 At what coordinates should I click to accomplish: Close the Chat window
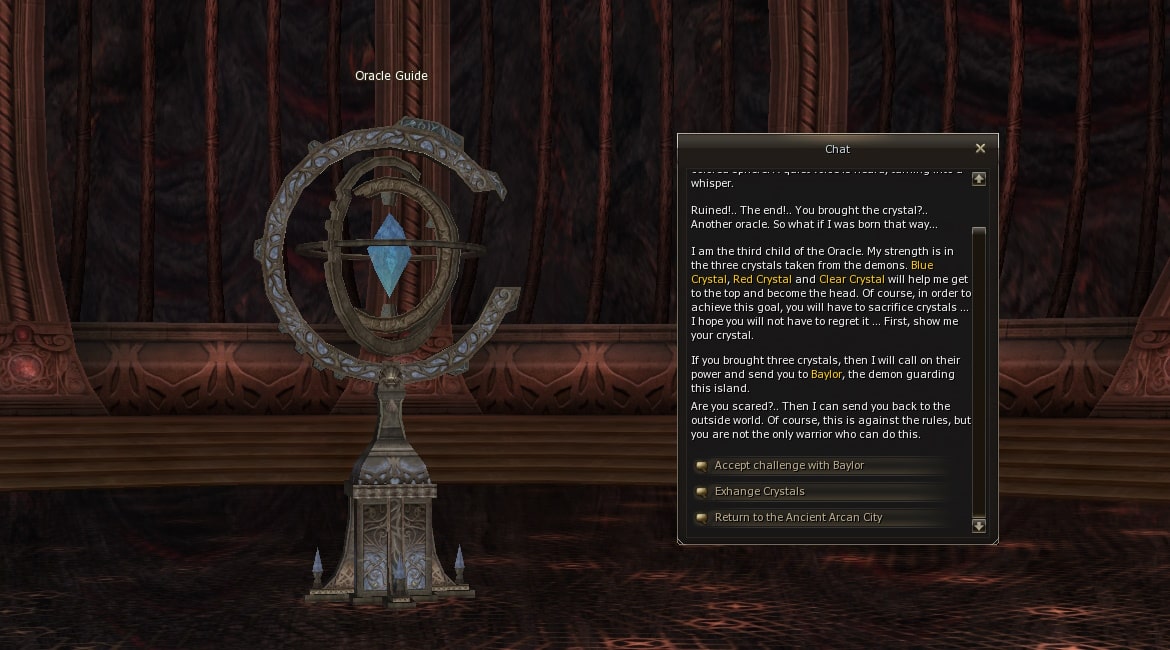980,149
